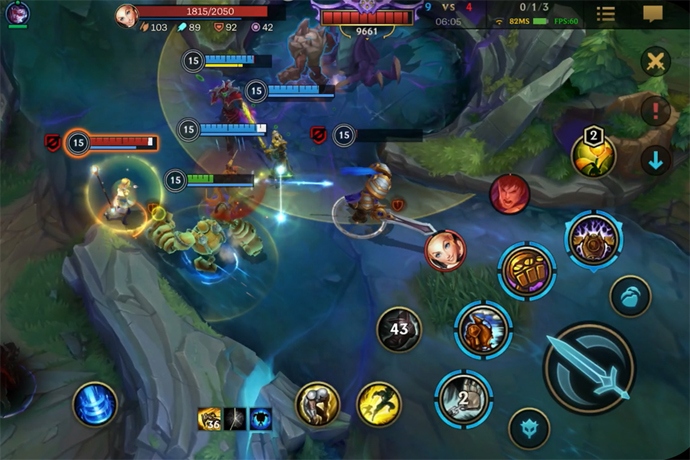
Task: Cast the yellow running figure Flash spell
Action: pos(378,403)
